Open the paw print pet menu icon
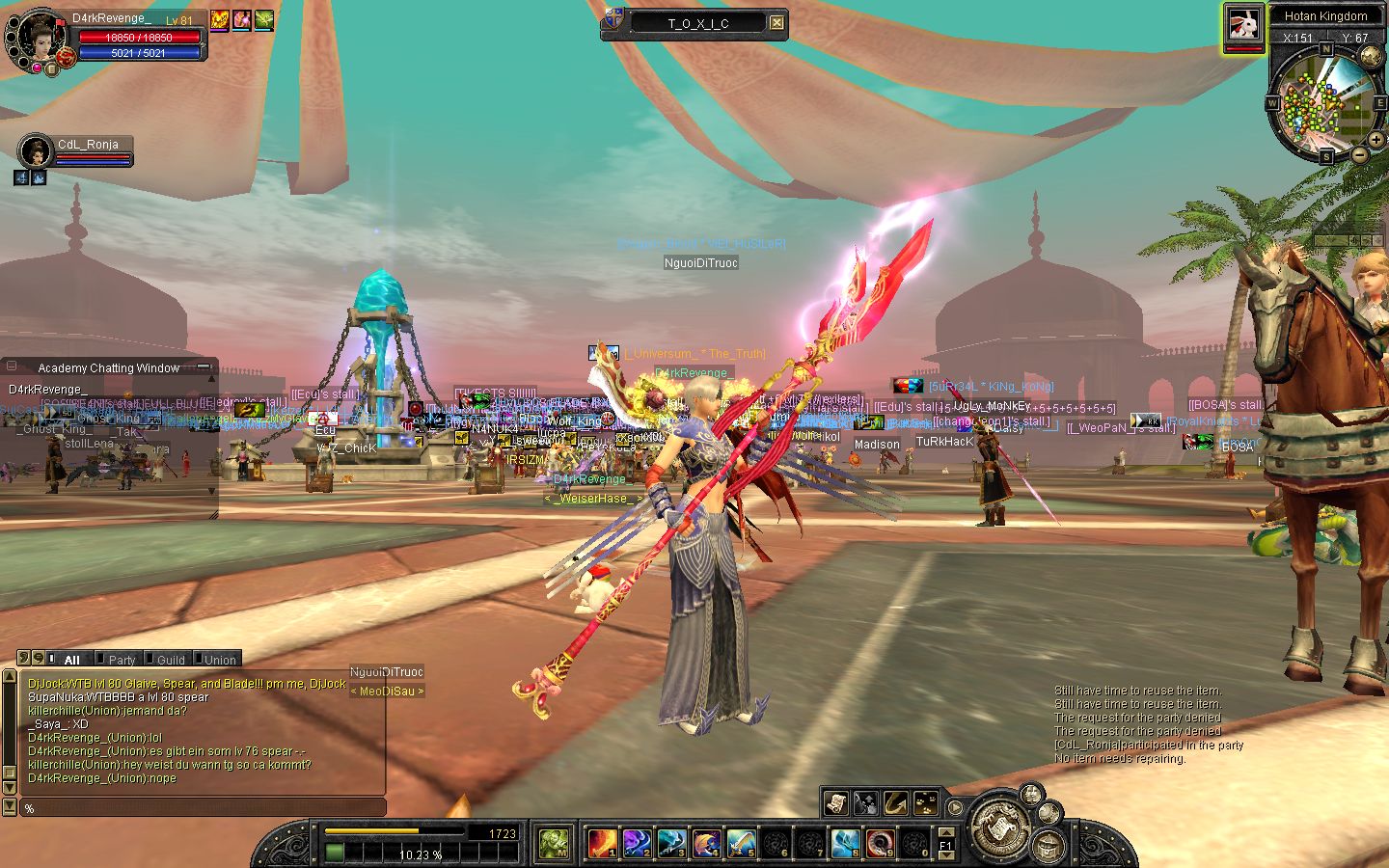The height and width of the screenshot is (868, 1389). coord(926,802)
